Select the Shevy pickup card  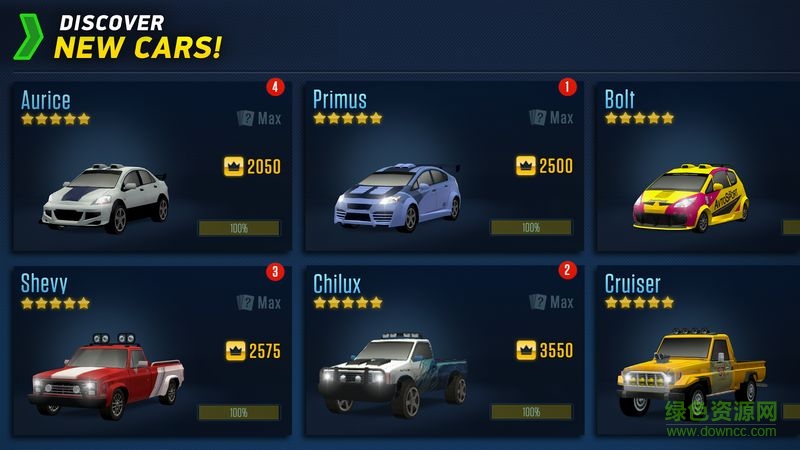tap(150, 351)
